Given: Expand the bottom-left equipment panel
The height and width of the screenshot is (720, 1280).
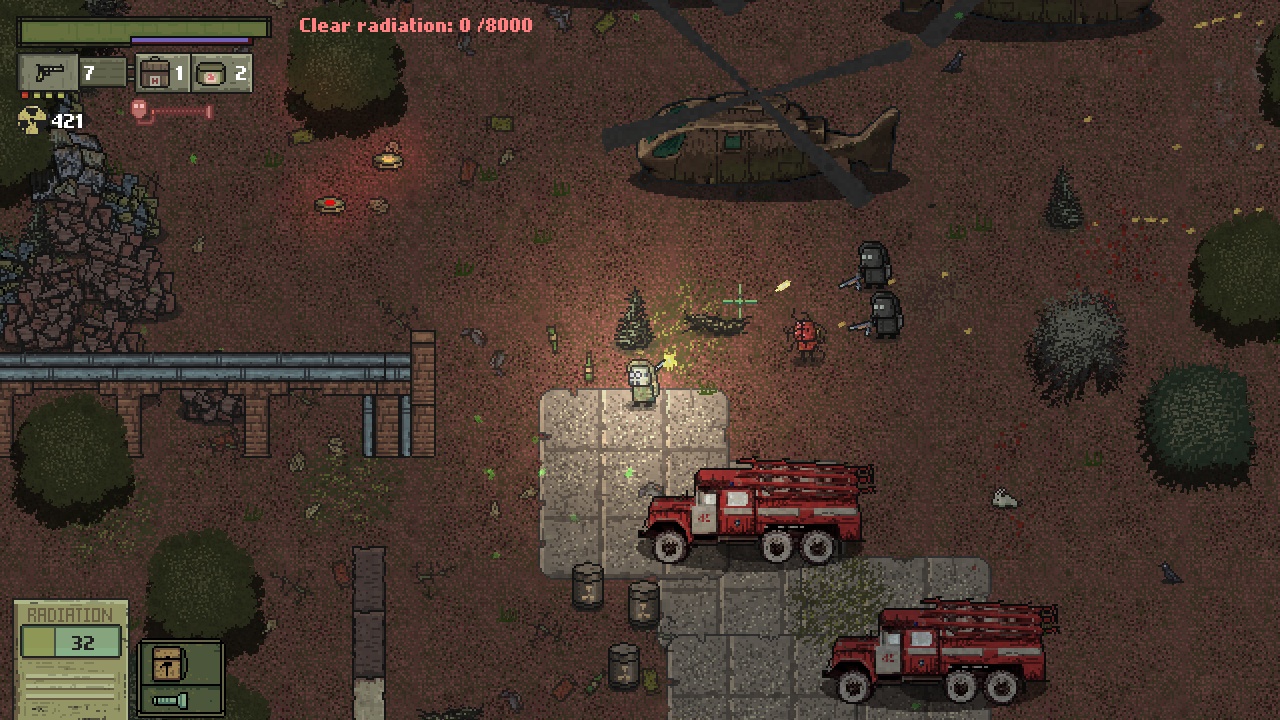Looking at the screenshot, I should click(180, 680).
